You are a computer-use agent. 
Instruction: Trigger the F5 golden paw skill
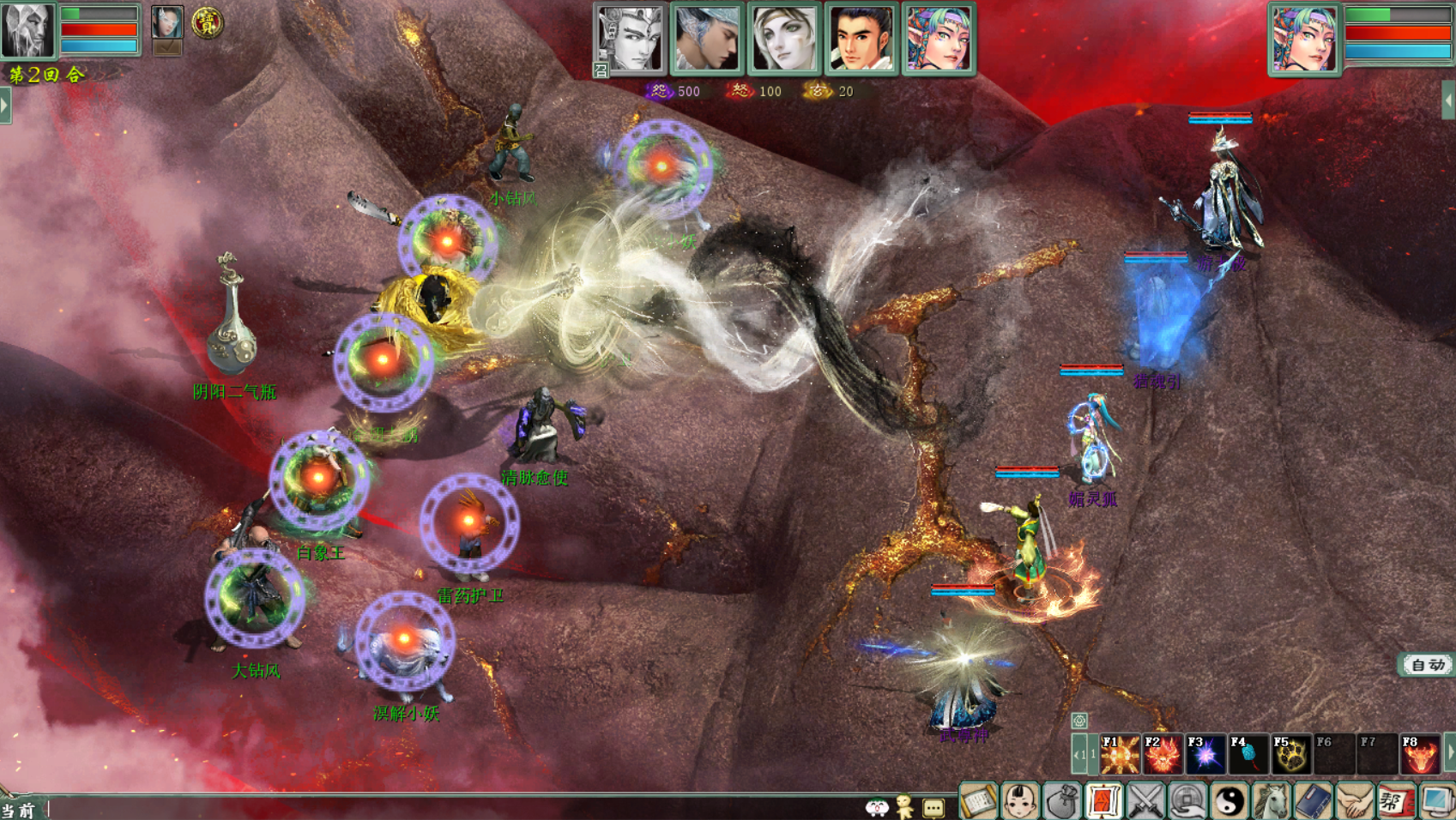(1290, 754)
